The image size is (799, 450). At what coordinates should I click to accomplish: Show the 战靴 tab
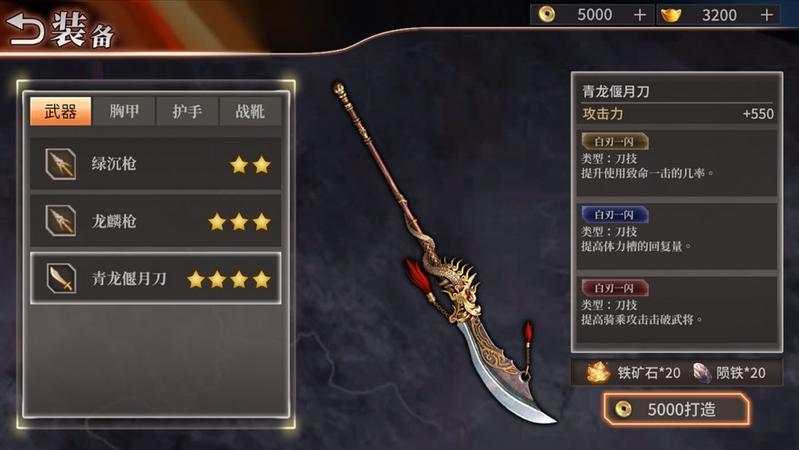(x=250, y=111)
